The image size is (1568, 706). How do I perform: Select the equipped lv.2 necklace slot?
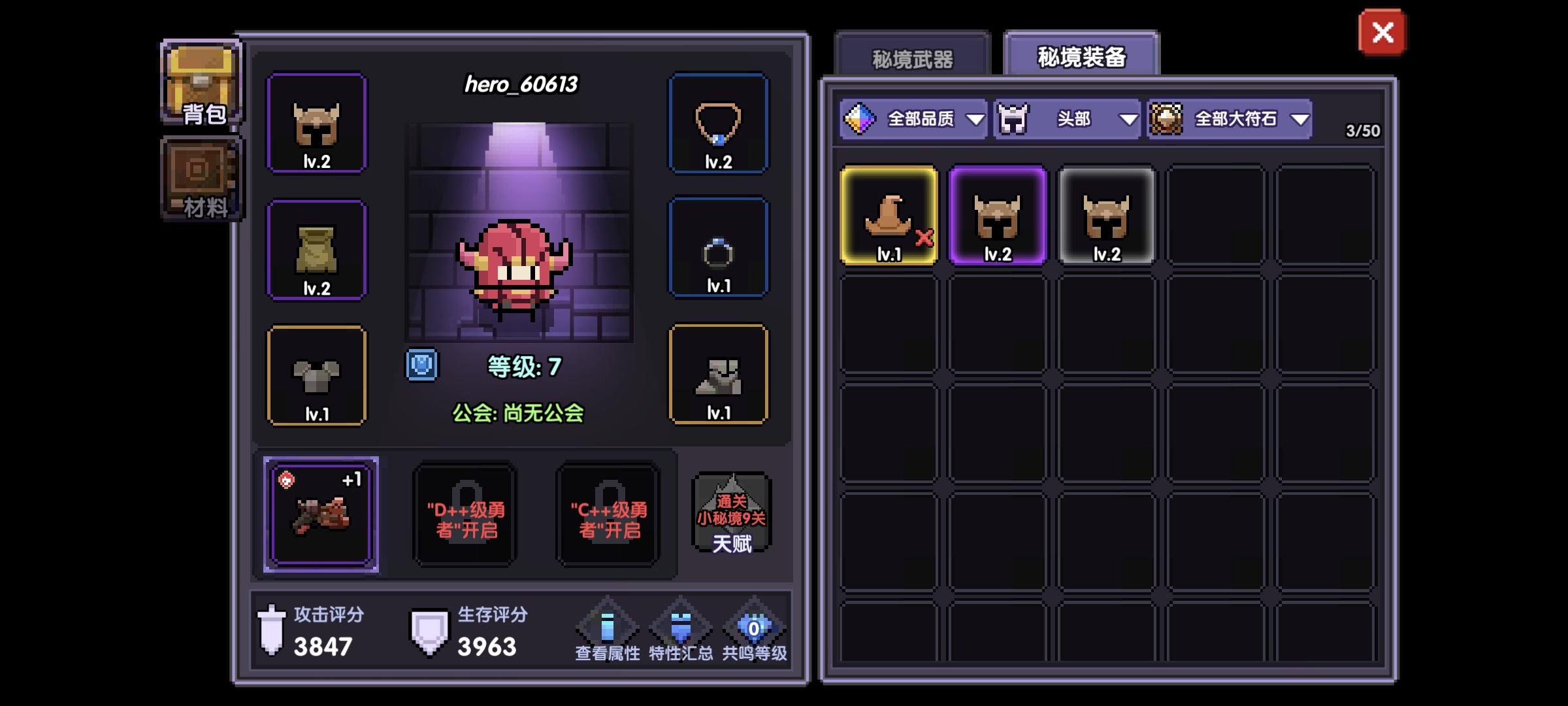[719, 124]
